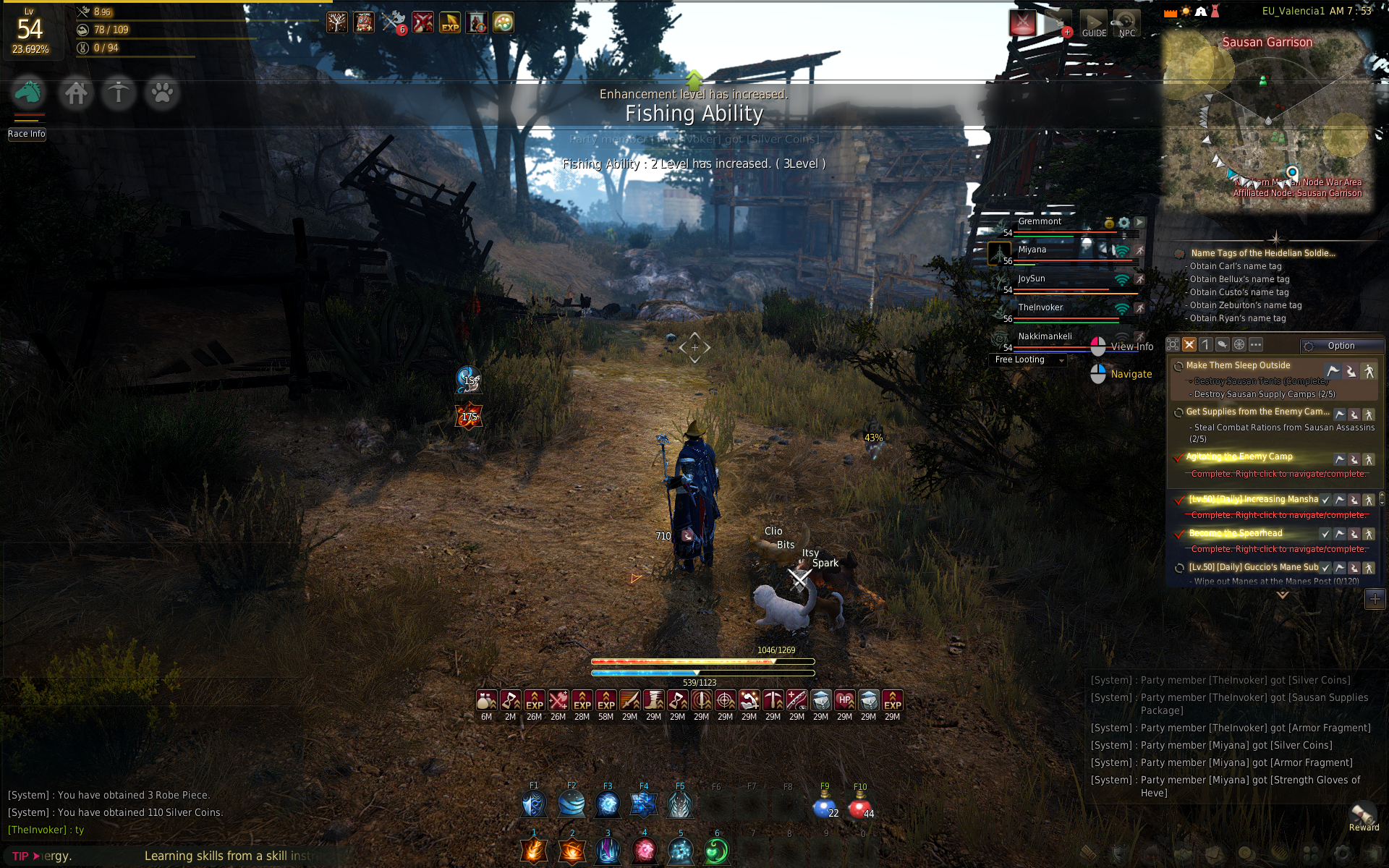
Task: Open the GUIDE button
Action: point(1094,24)
